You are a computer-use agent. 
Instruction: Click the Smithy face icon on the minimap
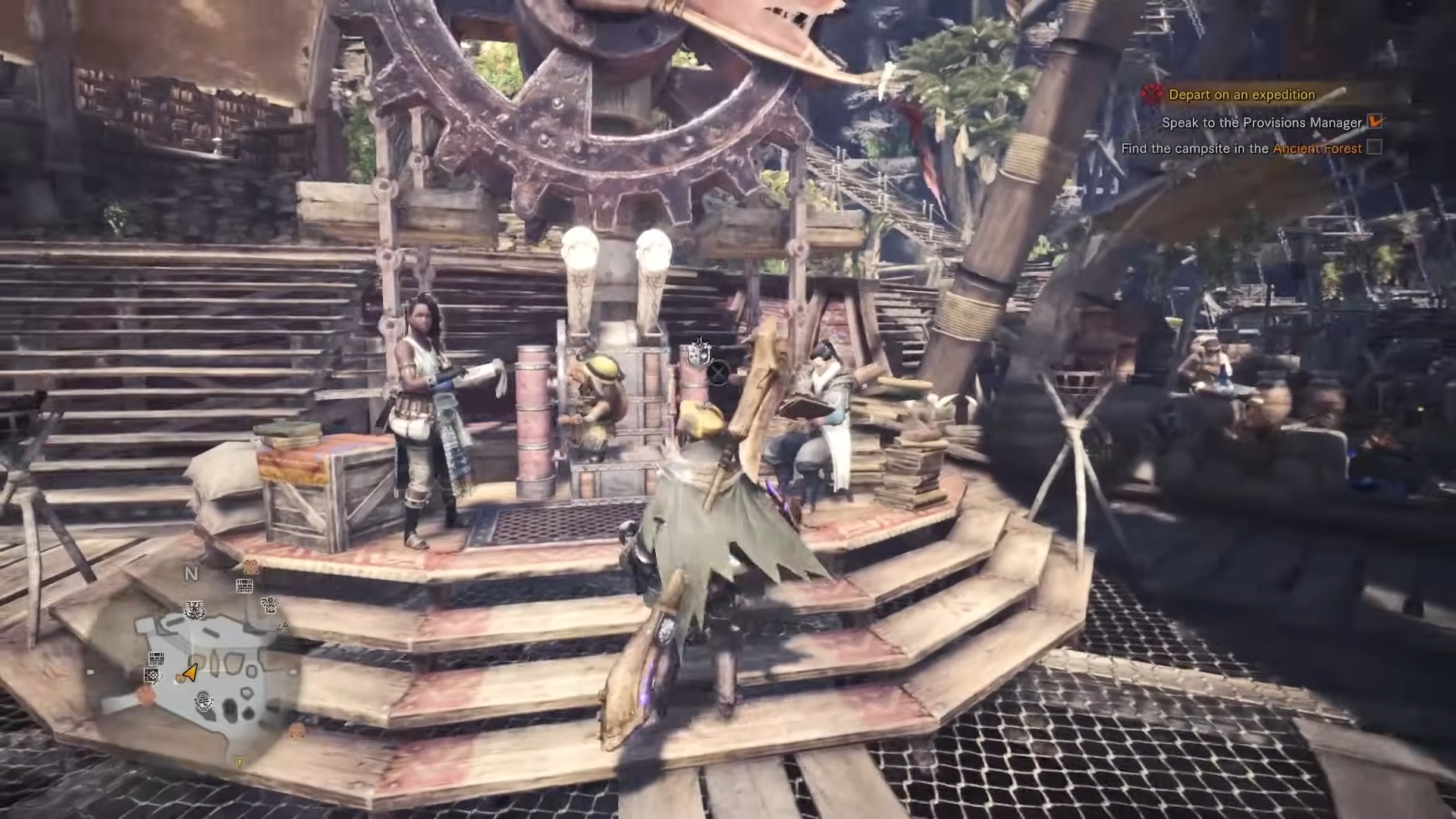[x=194, y=610]
